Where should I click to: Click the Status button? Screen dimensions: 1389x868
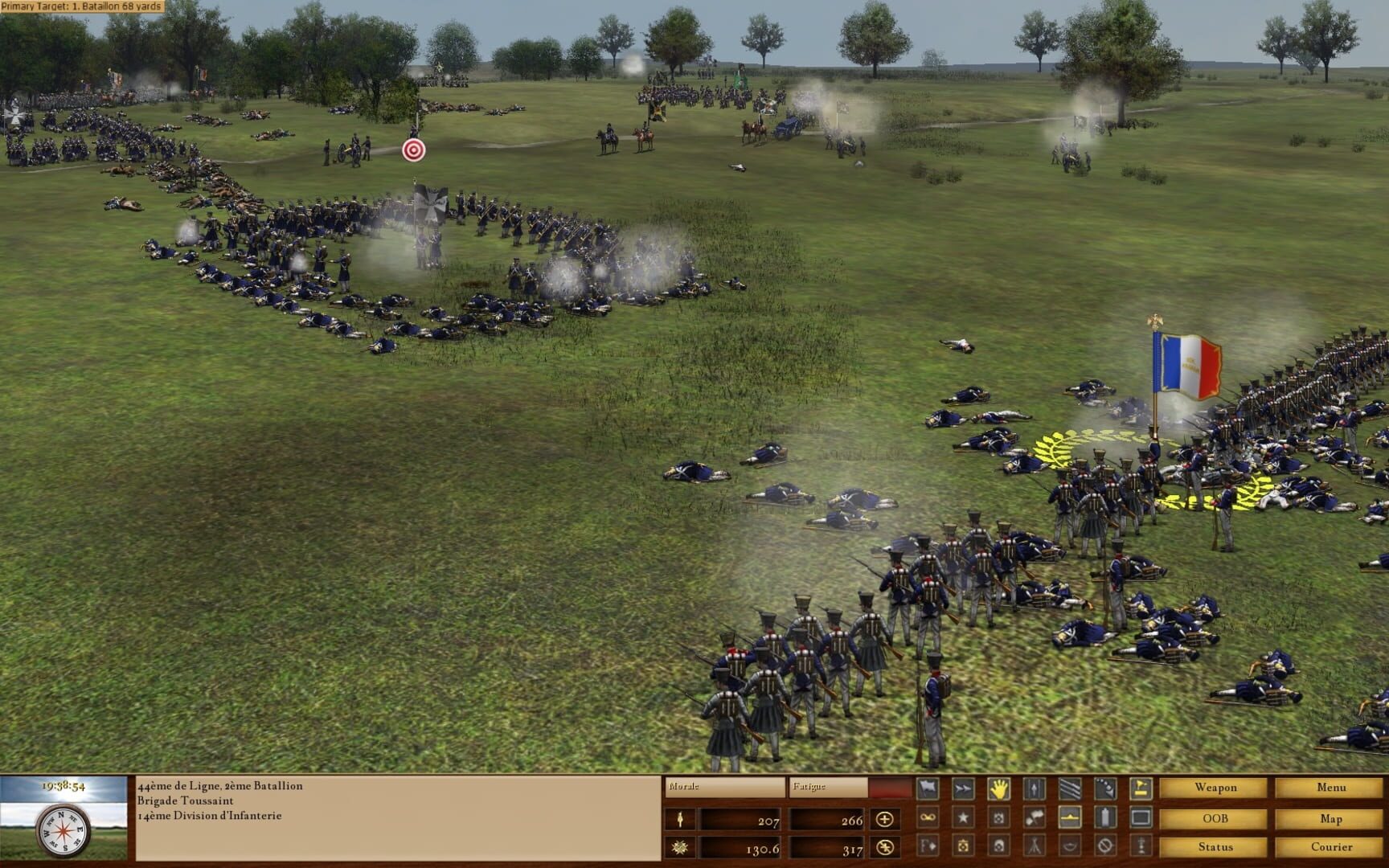click(x=1216, y=847)
